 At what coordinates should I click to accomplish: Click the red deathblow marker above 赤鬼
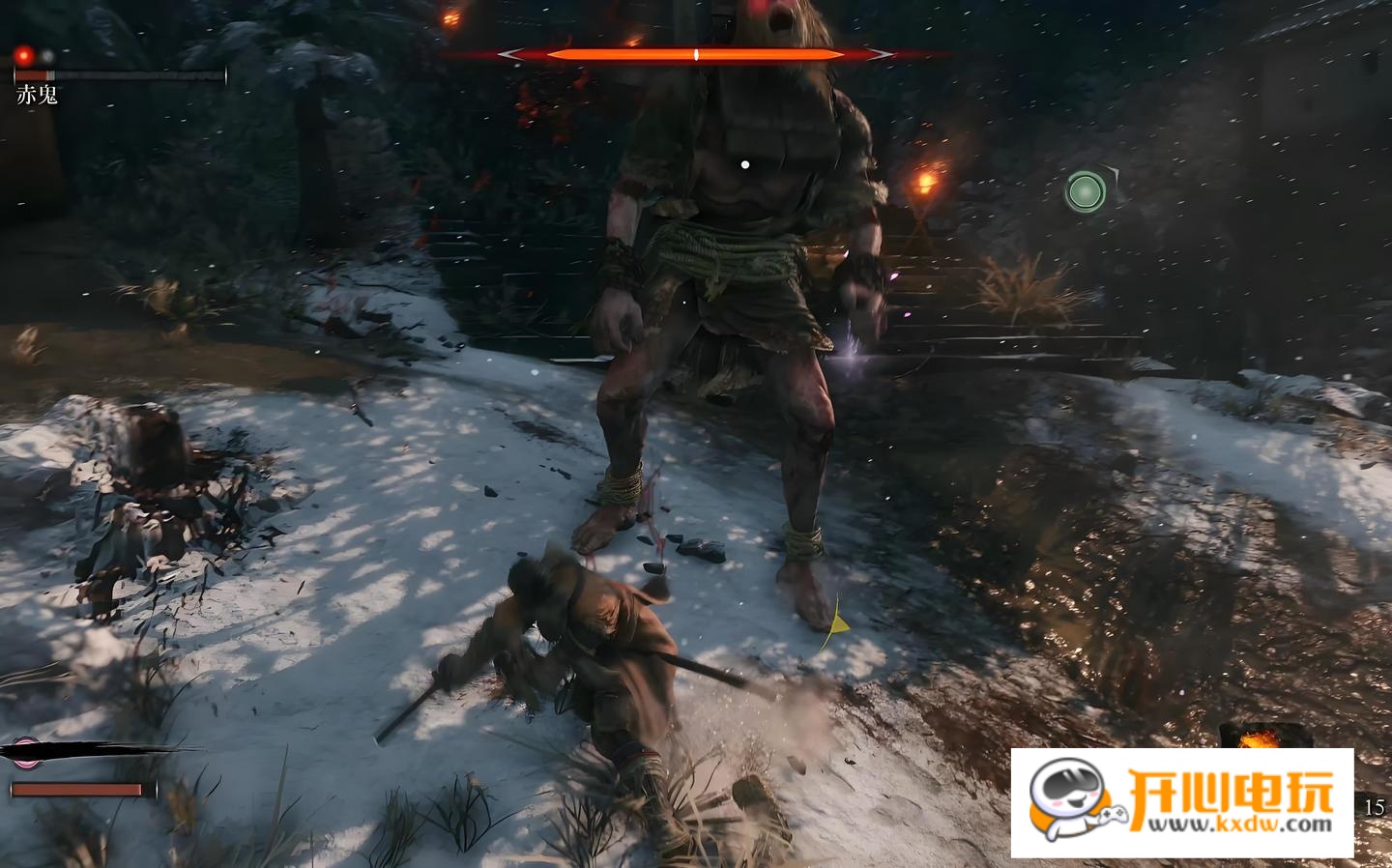pos(24,56)
